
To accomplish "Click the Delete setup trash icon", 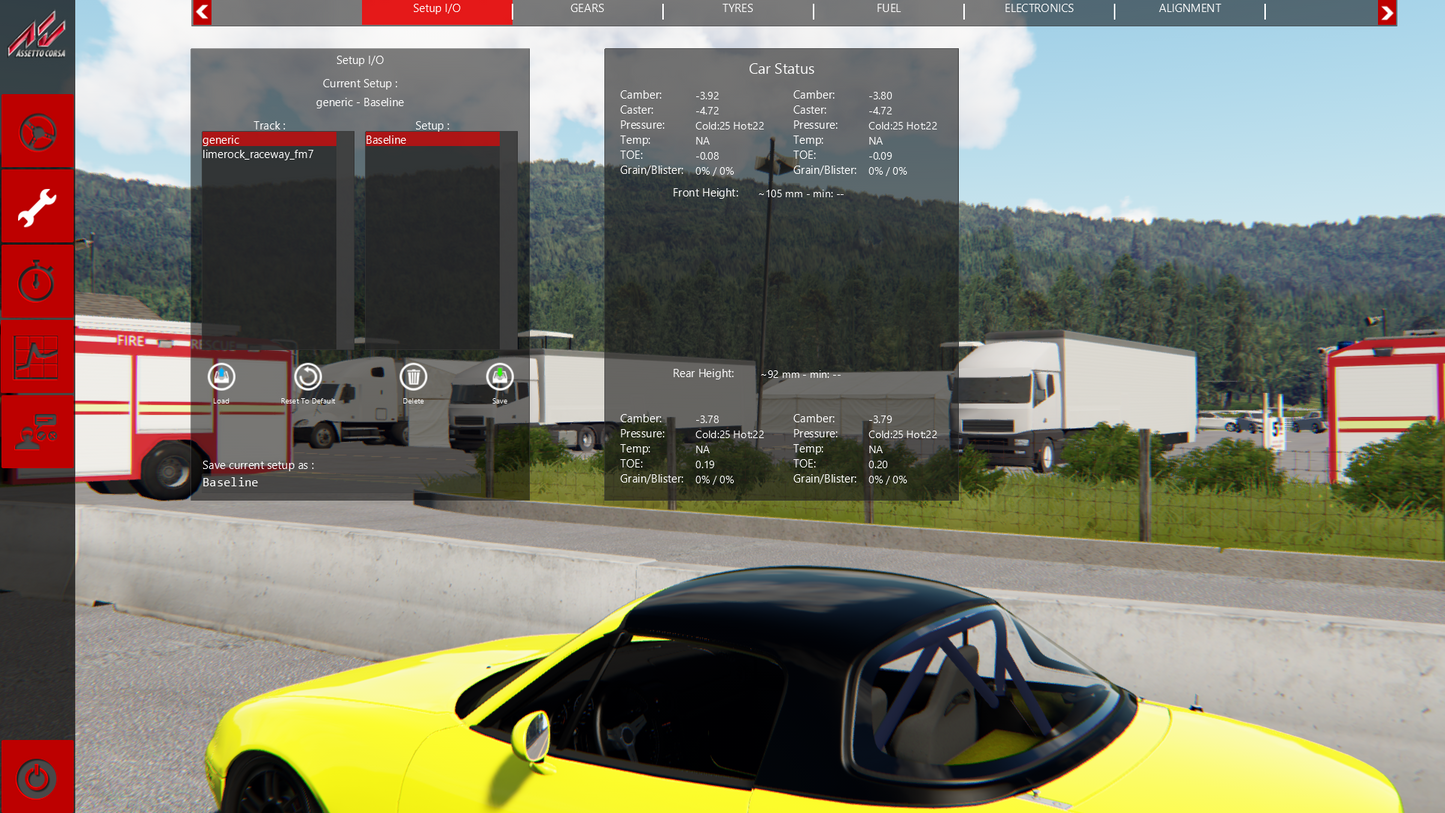I will pos(413,379).
